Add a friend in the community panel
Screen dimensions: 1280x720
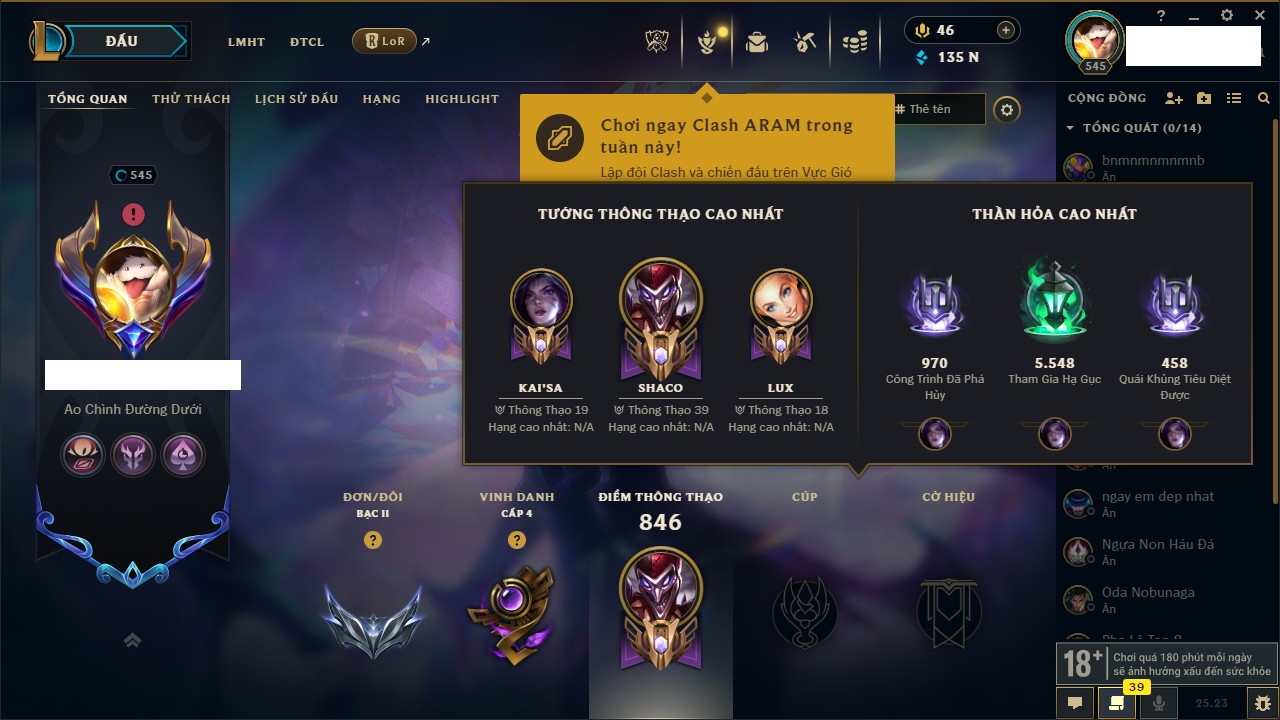coord(1174,98)
